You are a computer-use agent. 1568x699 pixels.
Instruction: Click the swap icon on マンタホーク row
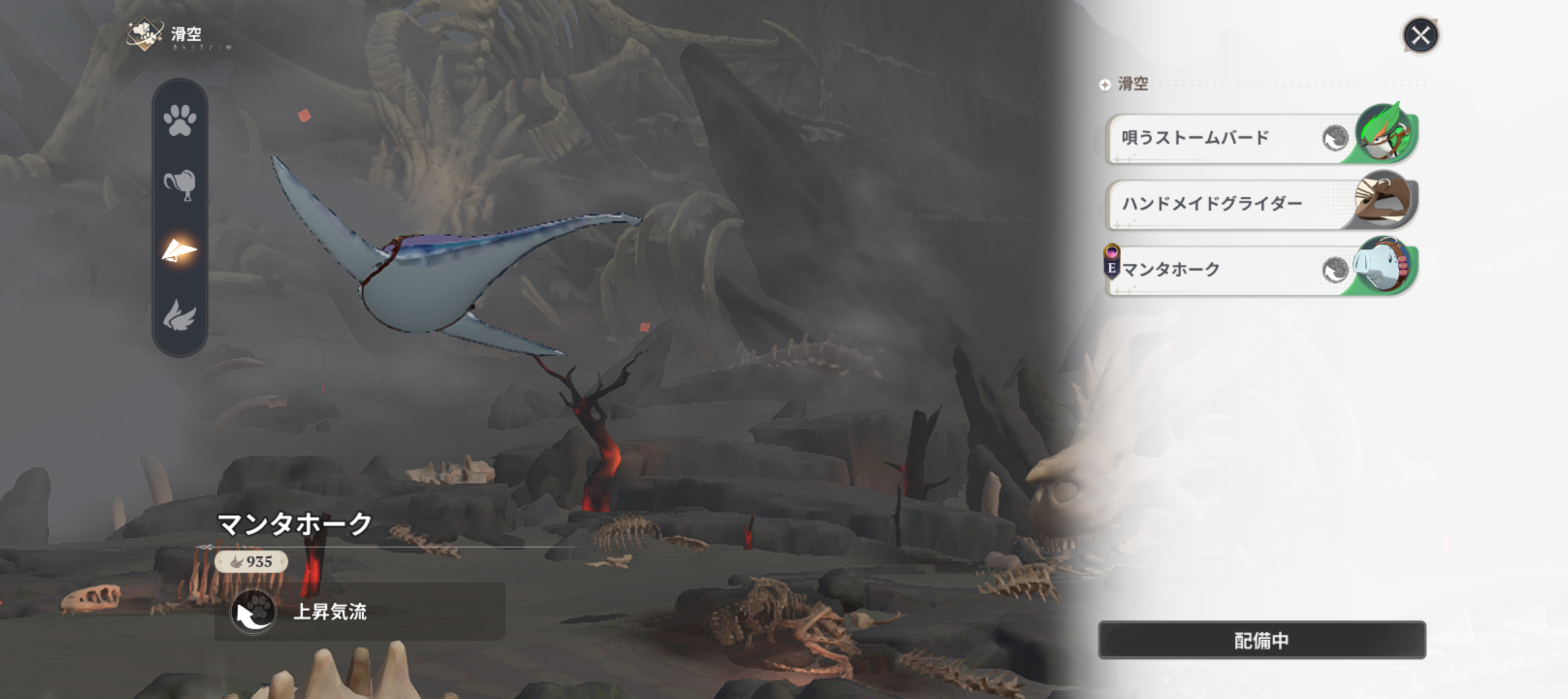coord(1334,270)
